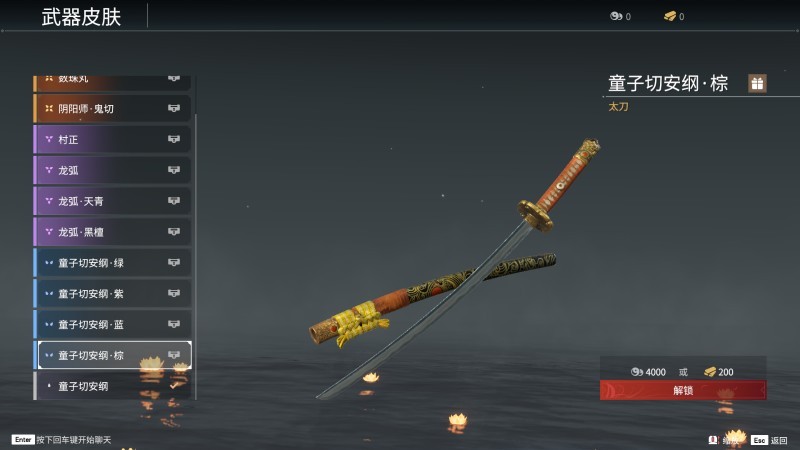Select the 童子切安纲·紫 skin
Image resolution: width=800 pixels, height=450 pixels.
112,294
